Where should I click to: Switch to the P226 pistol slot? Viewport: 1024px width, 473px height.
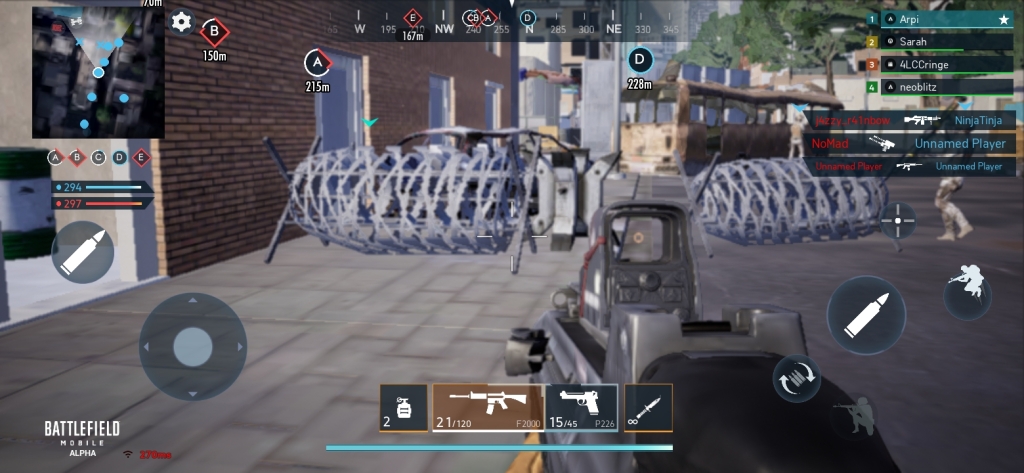[x=581, y=409]
